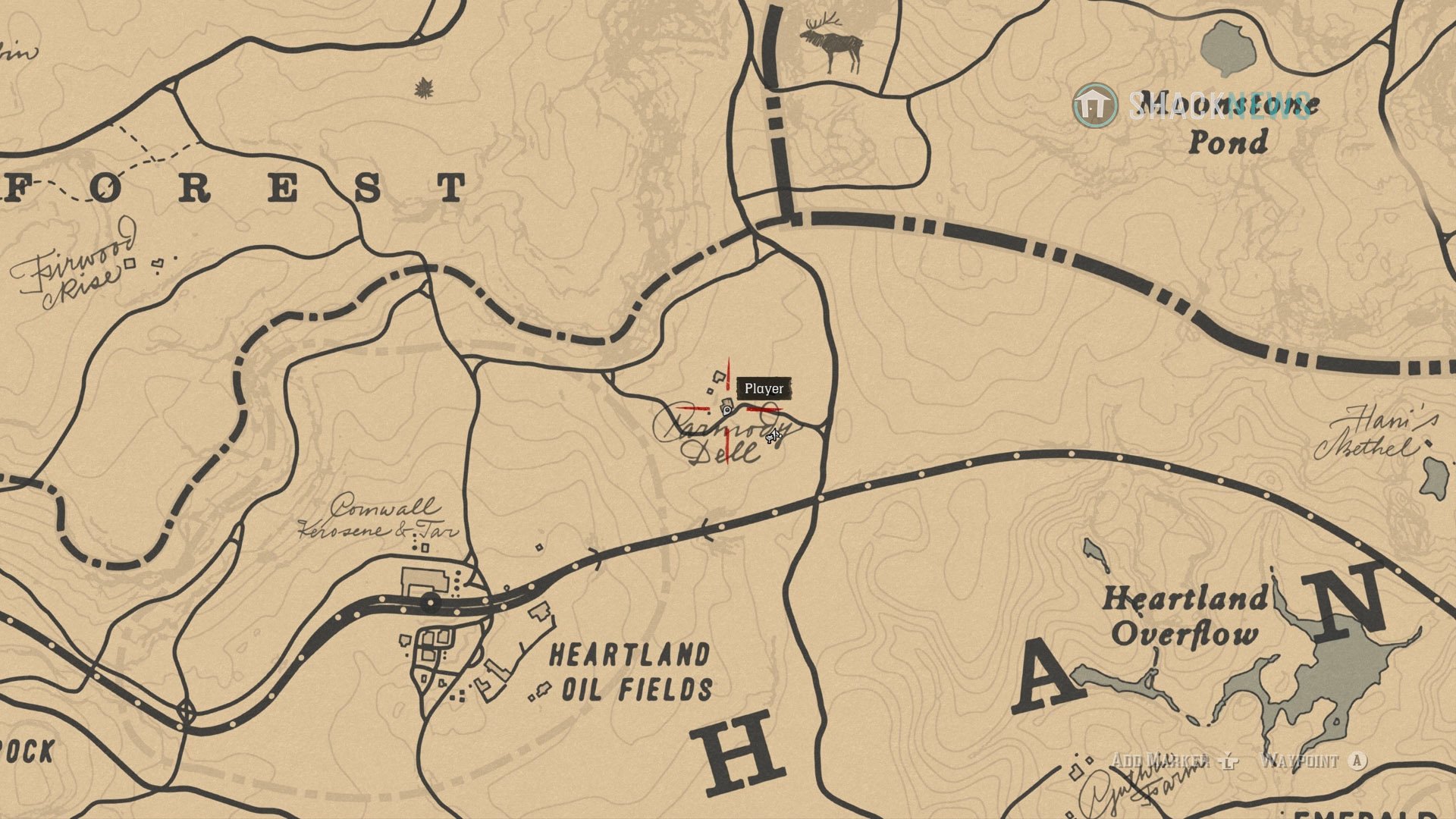Image resolution: width=1456 pixels, height=819 pixels.
Task: Select the Player name tooltip label
Action: click(x=764, y=388)
